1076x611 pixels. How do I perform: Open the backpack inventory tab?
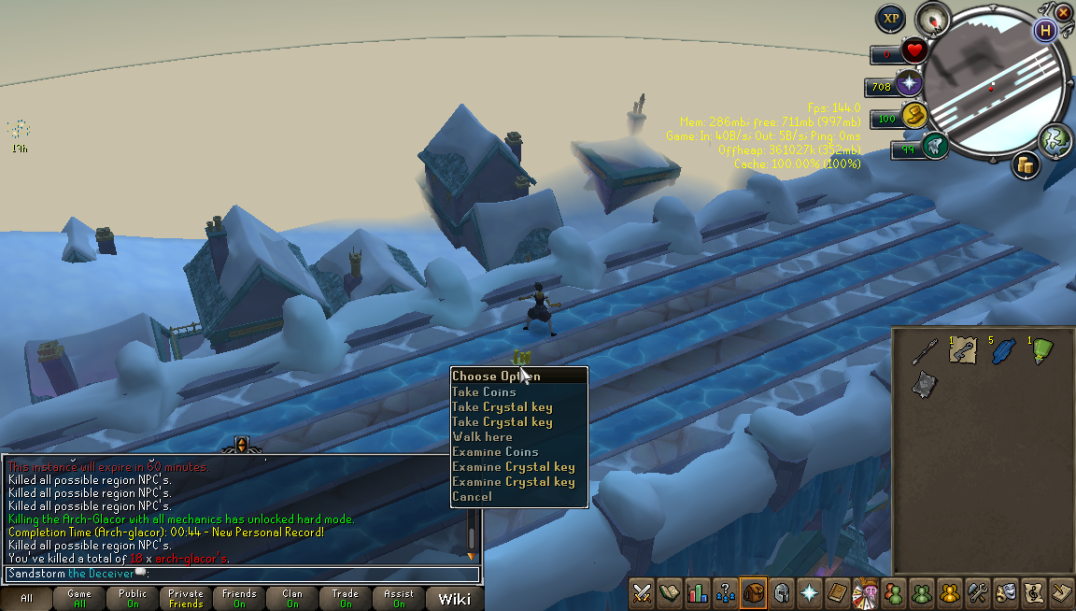click(x=753, y=592)
